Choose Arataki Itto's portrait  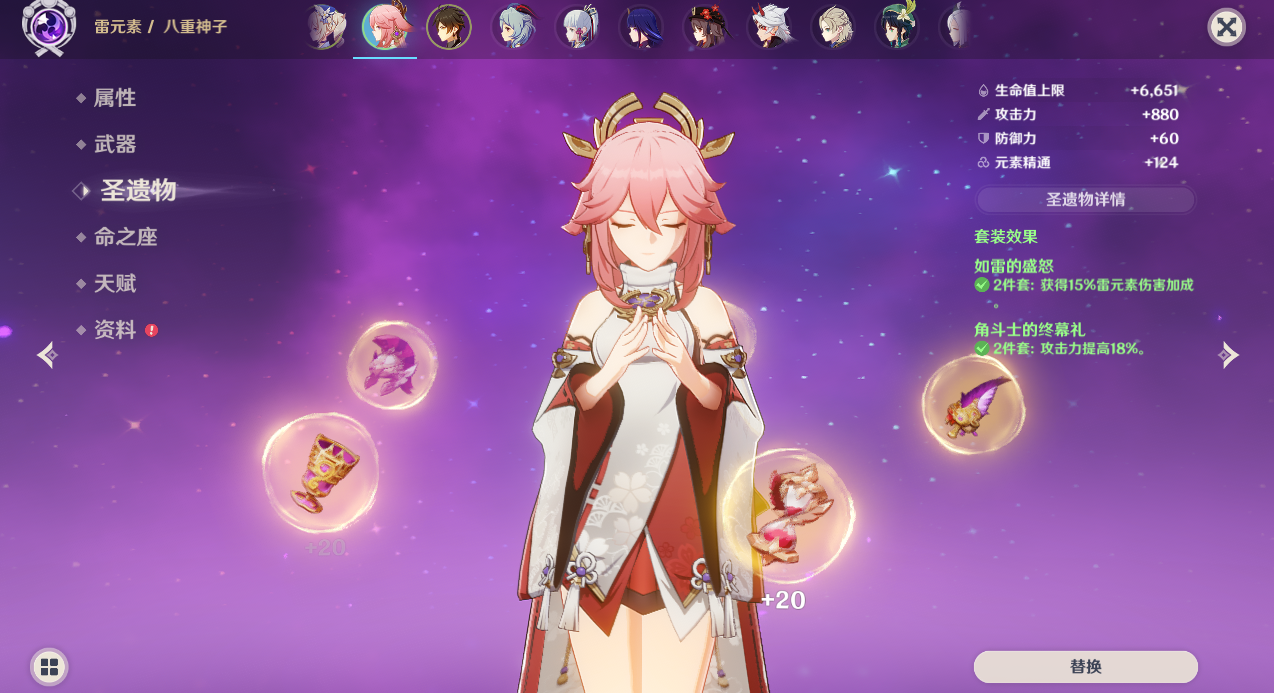[x=769, y=27]
